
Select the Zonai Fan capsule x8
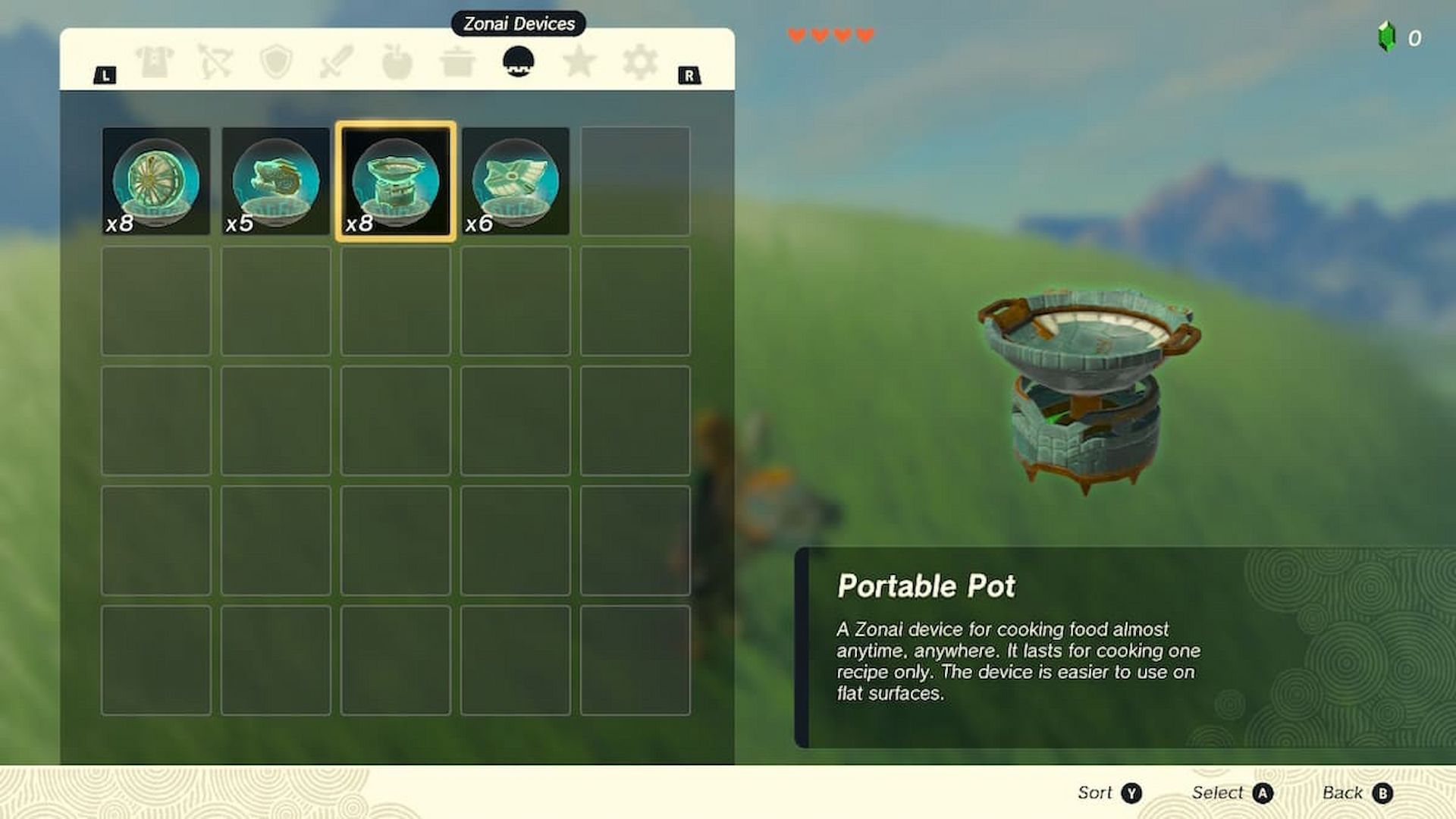click(157, 180)
